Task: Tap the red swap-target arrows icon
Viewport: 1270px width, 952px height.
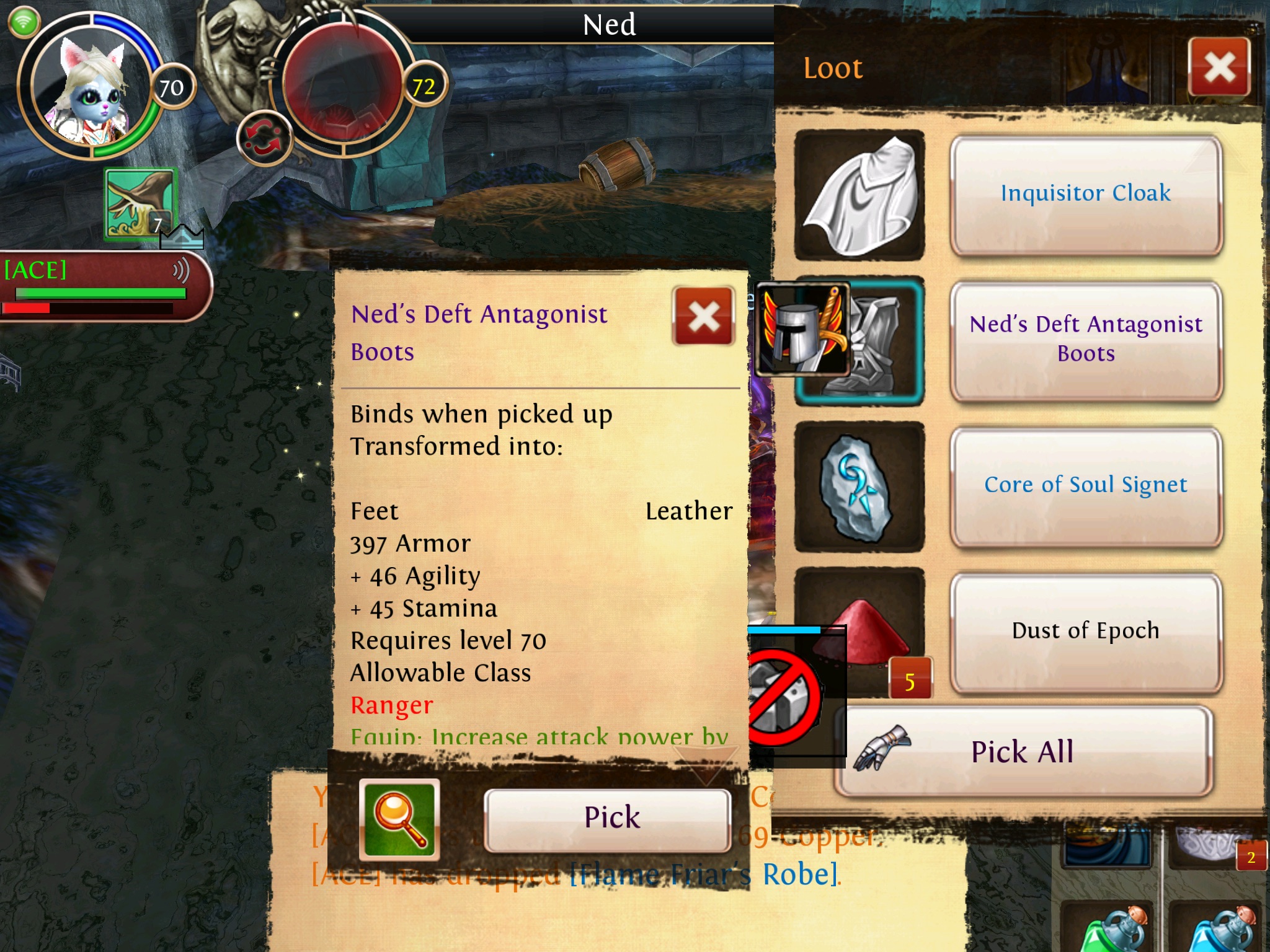Action: click(264, 138)
